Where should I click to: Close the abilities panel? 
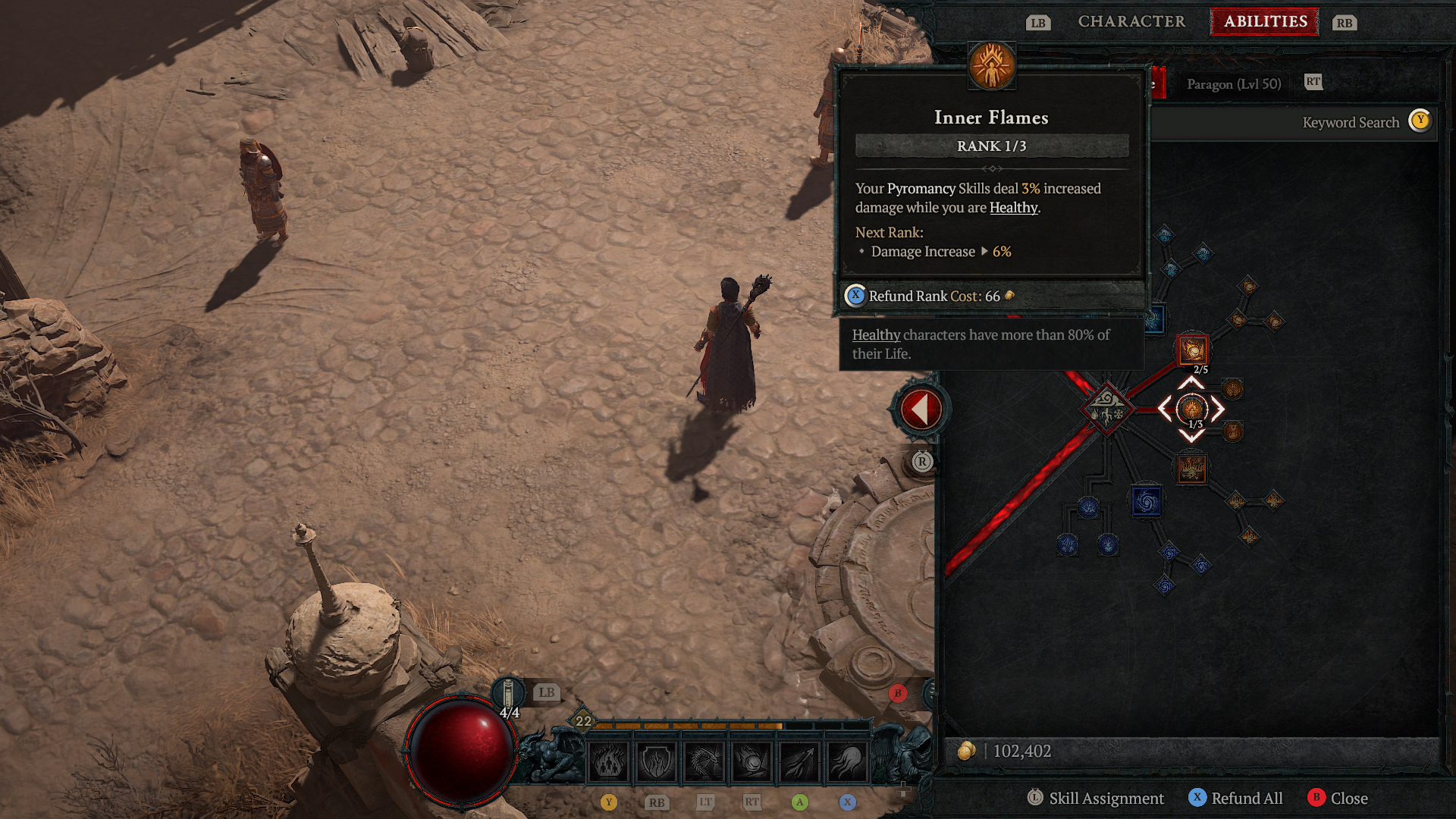coord(1338,798)
